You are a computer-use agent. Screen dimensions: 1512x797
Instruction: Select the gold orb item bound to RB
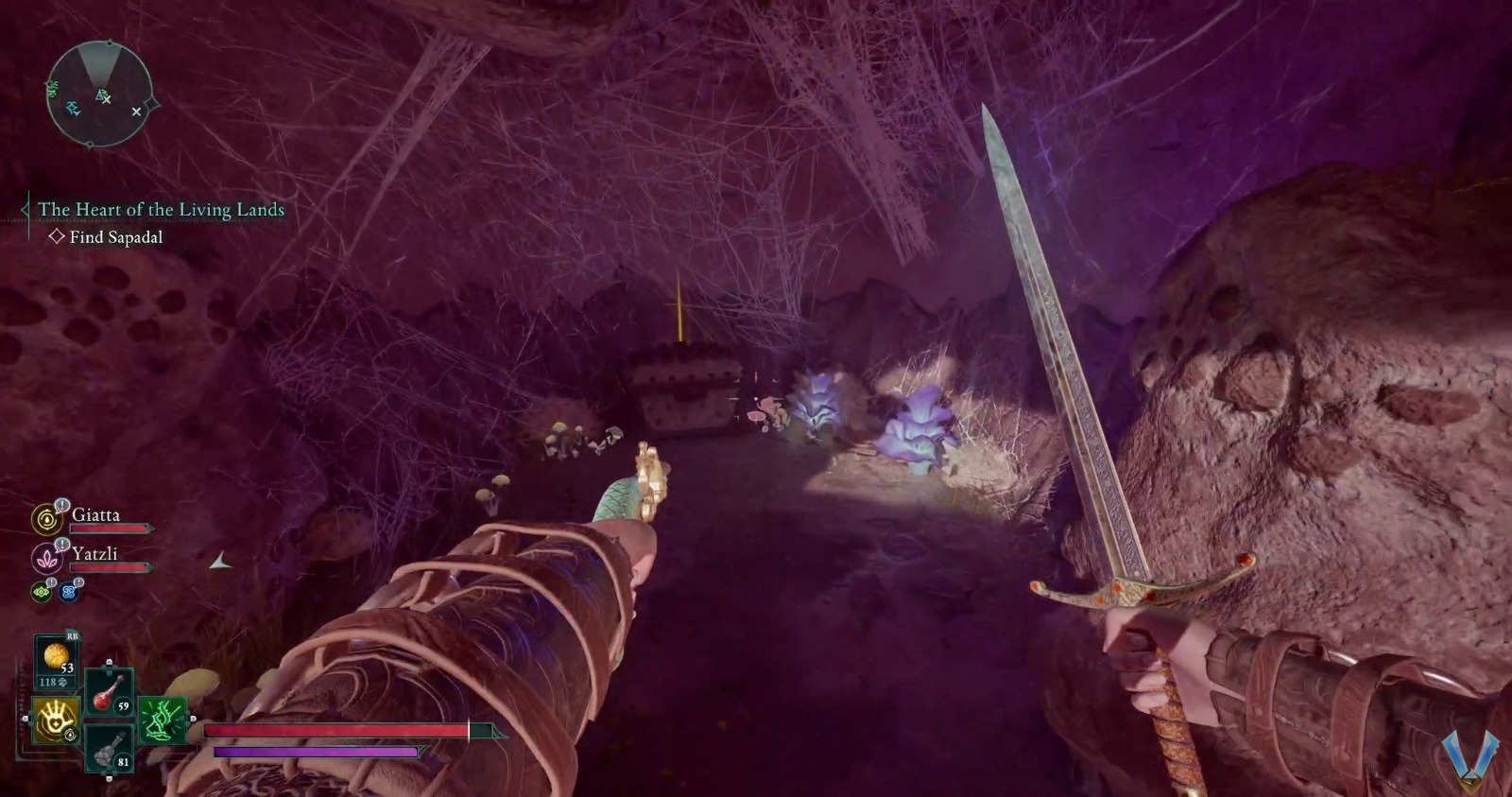pos(56,654)
